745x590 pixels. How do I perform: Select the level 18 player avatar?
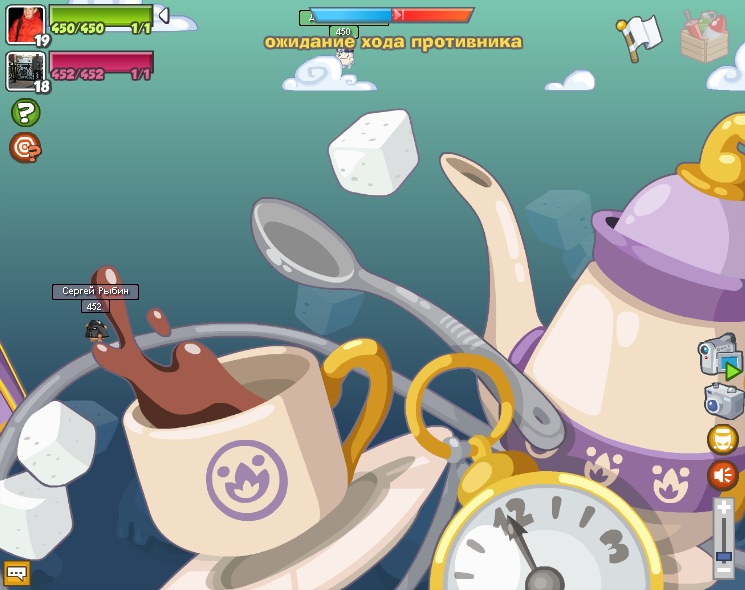click(x=25, y=71)
